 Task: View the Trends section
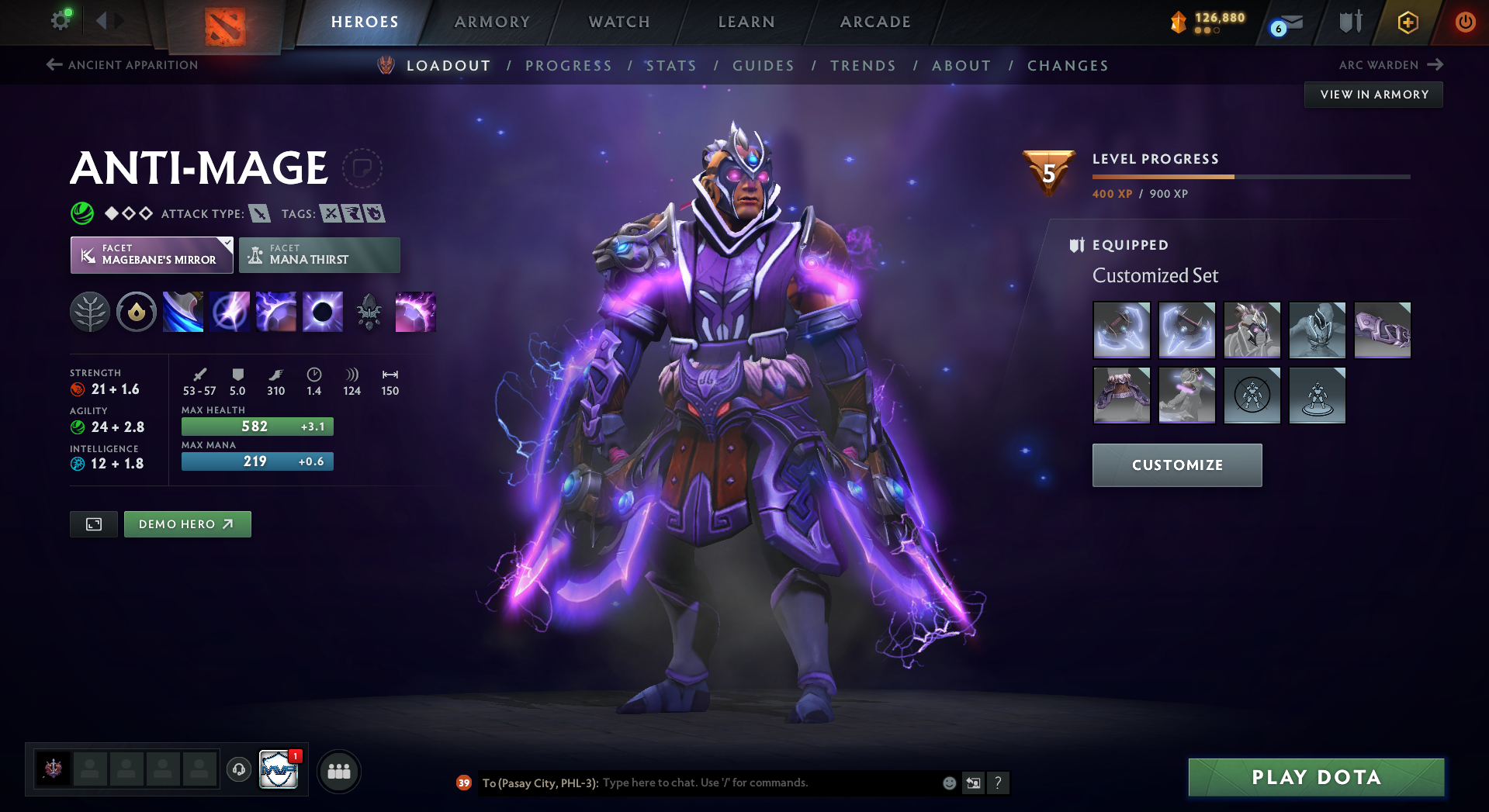click(863, 66)
